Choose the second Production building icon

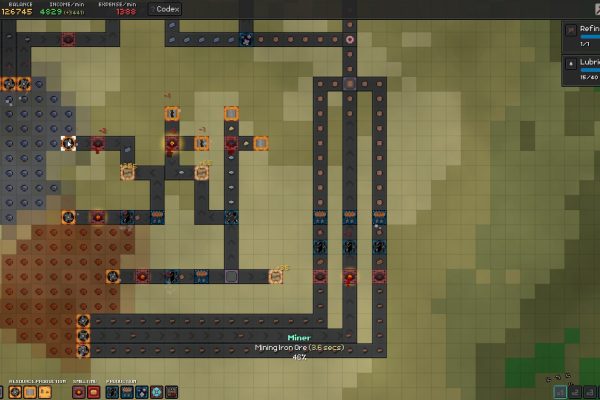pos(126,392)
